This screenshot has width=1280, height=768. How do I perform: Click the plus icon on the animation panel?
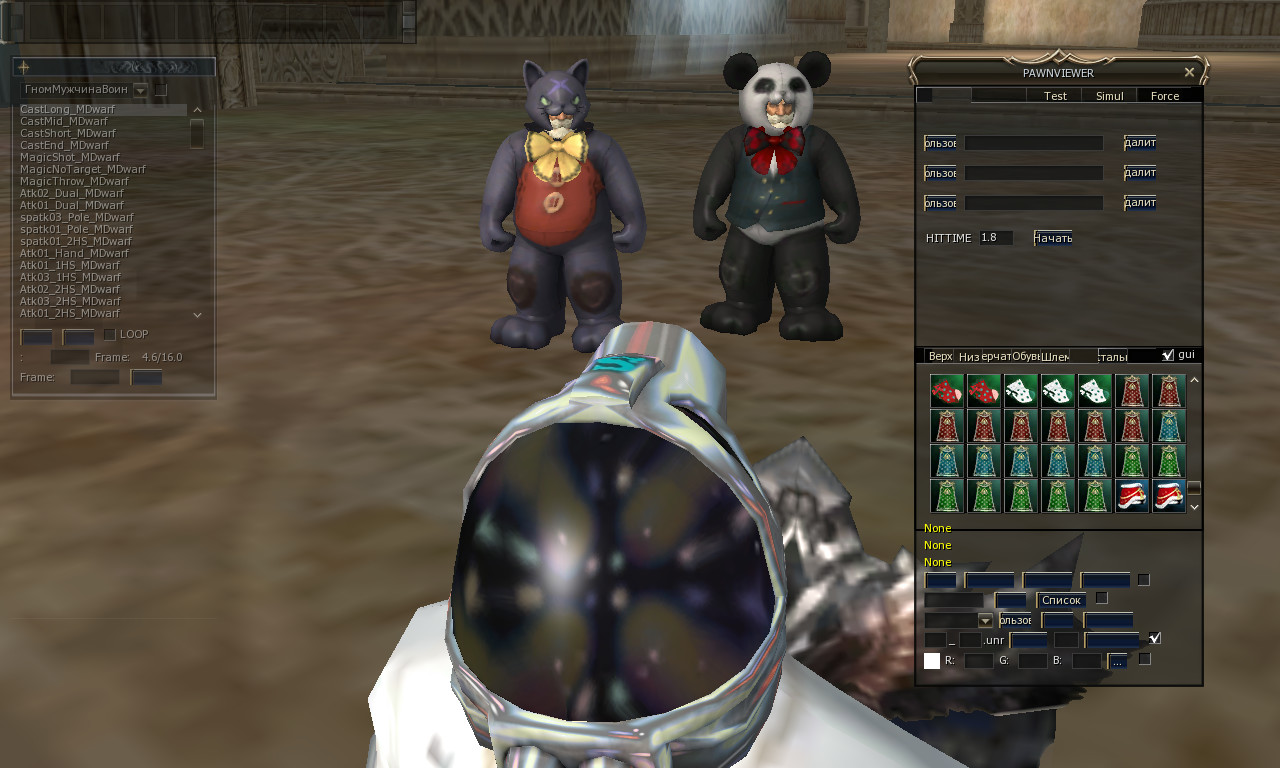(22, 67)
